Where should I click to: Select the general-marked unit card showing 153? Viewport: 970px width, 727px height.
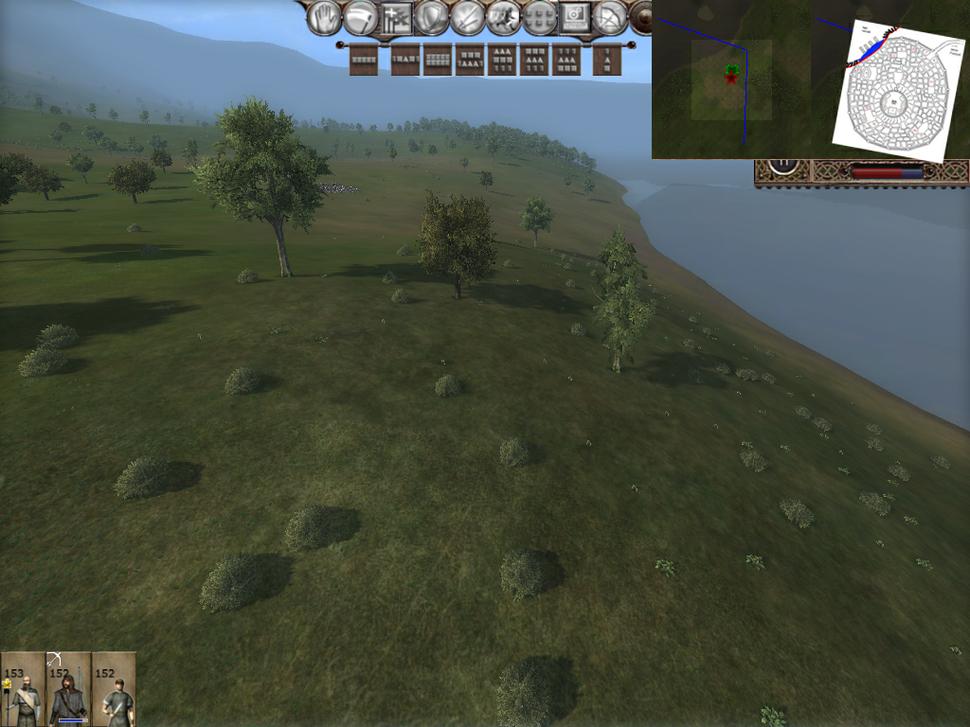[22, 689]
